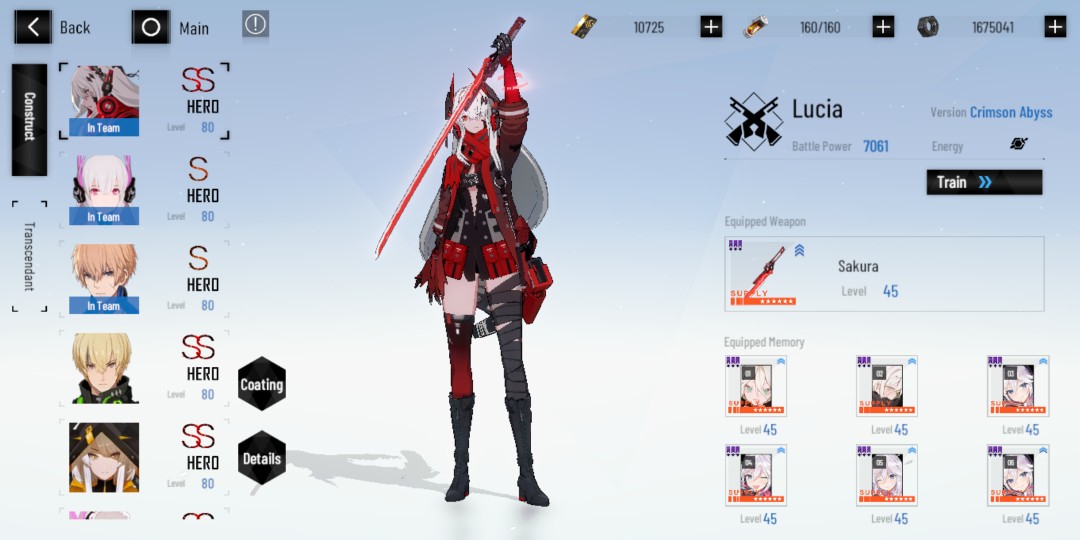Viewport: 1080px width, 540px height.
Task: Open equipped memory slot 05
Action: pyautogui.click(x=887, y=475)
